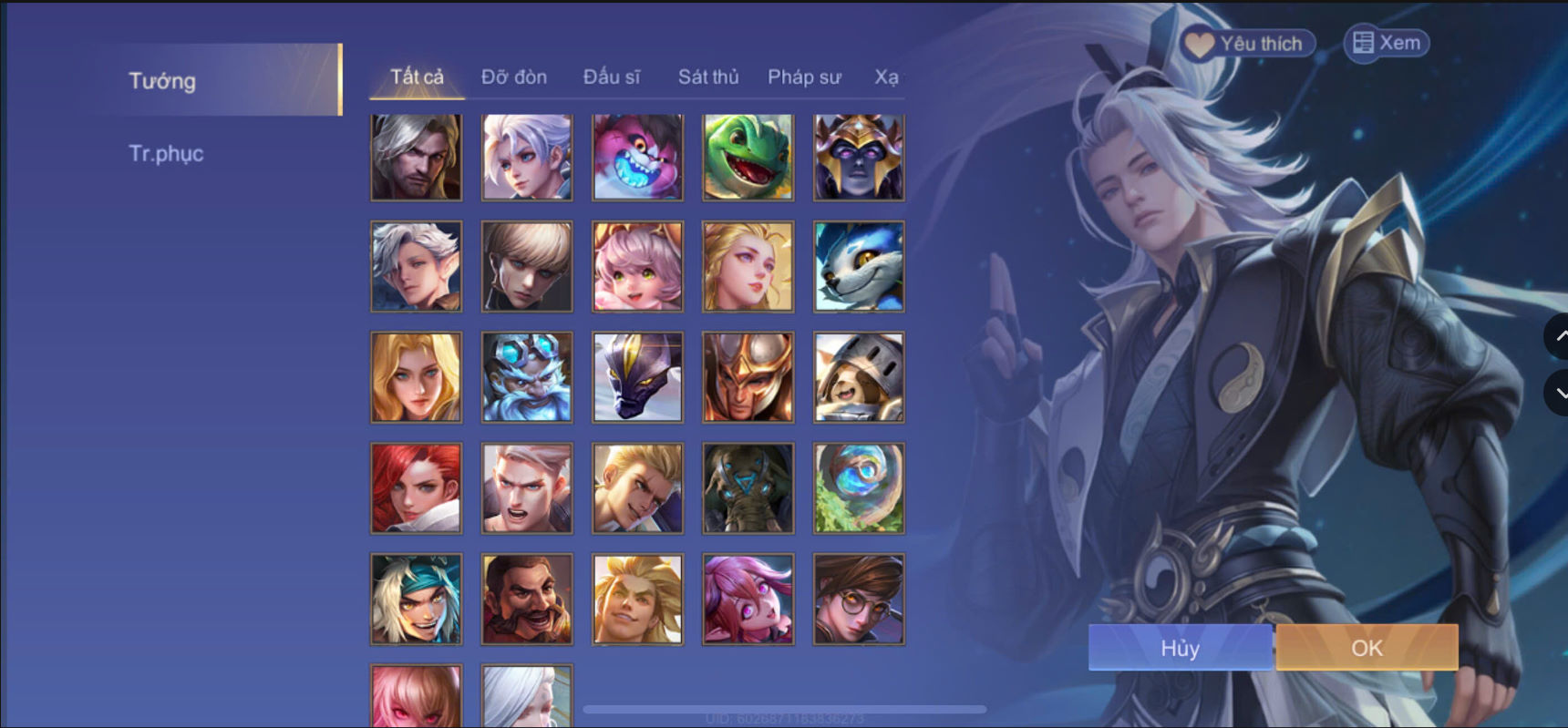Select the green frog hero portrait
The image size is (1568, 728).
(748, 157)
